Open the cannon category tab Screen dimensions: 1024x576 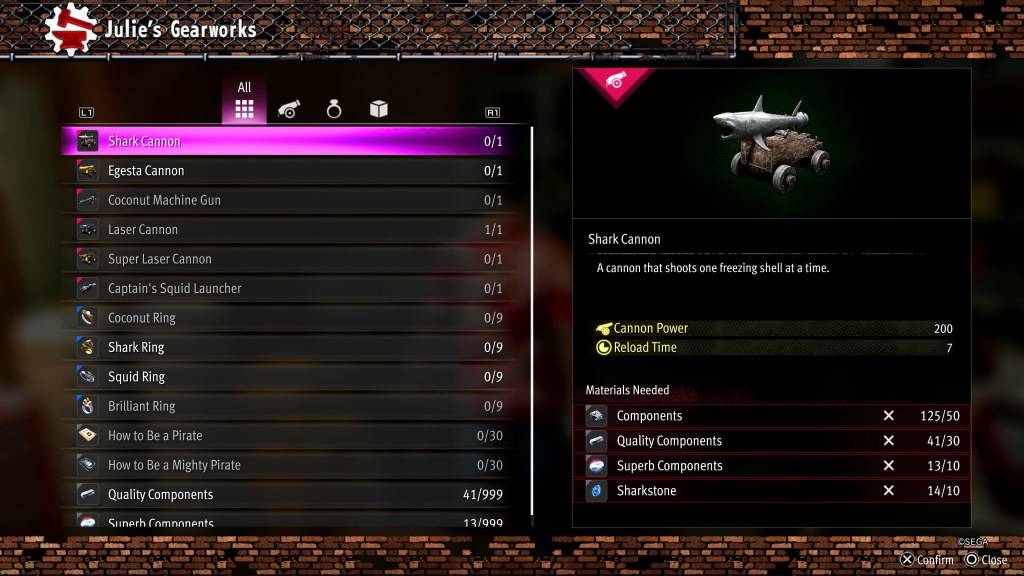click(289, 109)
